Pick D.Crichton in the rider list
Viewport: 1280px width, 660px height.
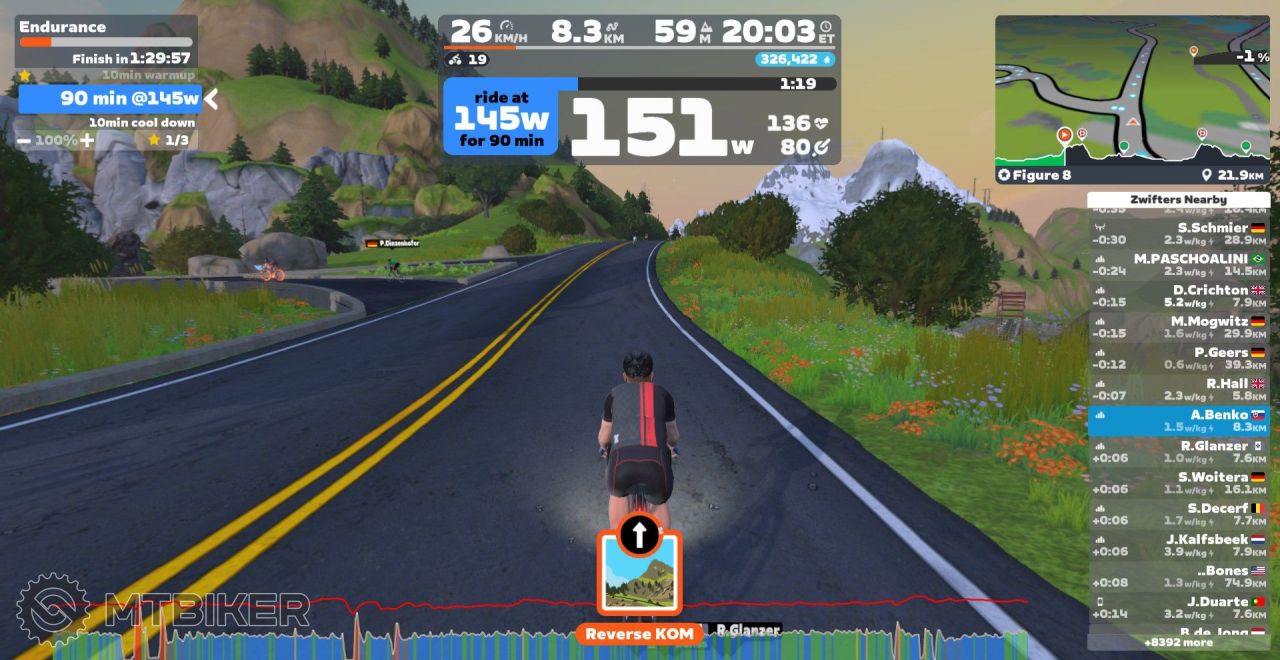[x=1178, y=296]
